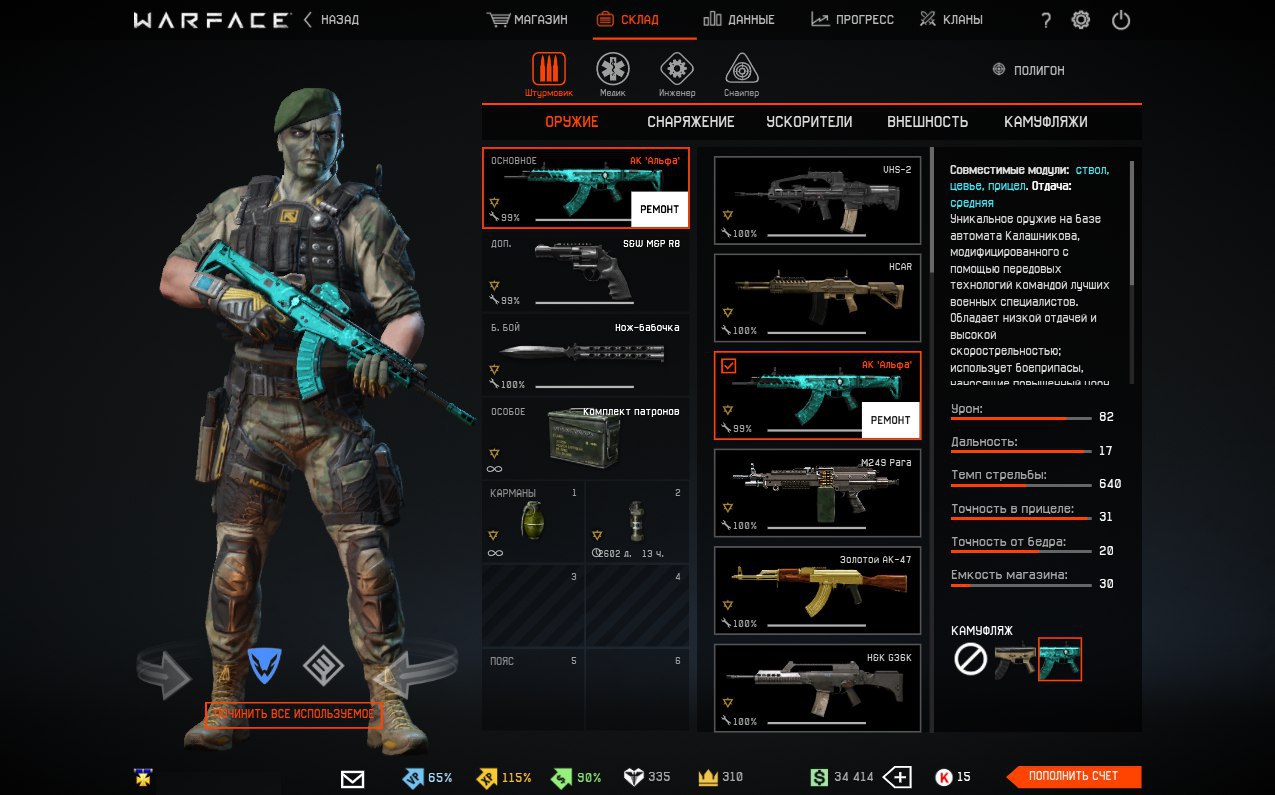Screen dimensions: 1275x795
Task: Repair all with Починить все используемое
Action: pos(293,714)
